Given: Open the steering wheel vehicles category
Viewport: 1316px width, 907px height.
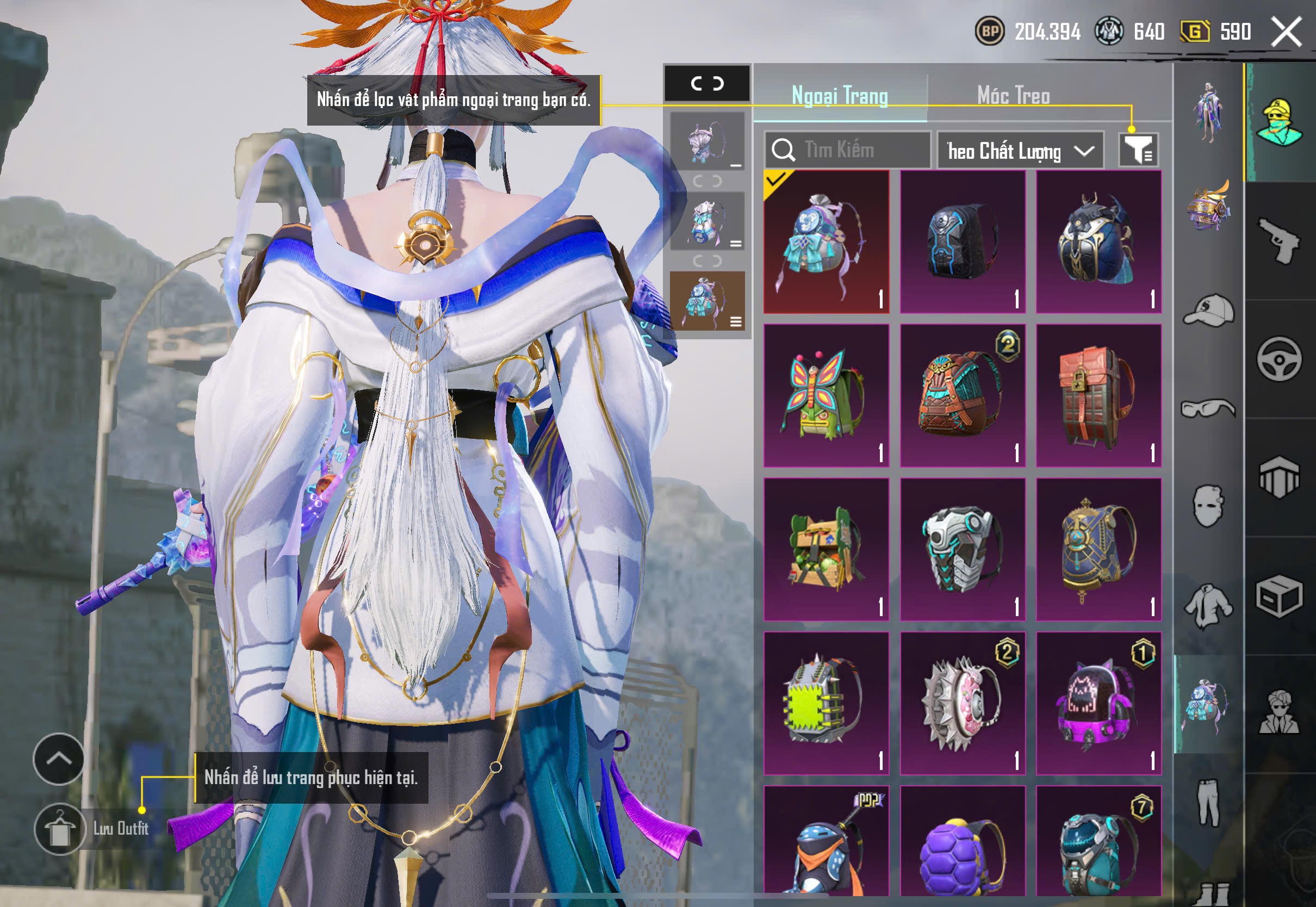Looking at the screenshot, I should [x=1279, y=359].
